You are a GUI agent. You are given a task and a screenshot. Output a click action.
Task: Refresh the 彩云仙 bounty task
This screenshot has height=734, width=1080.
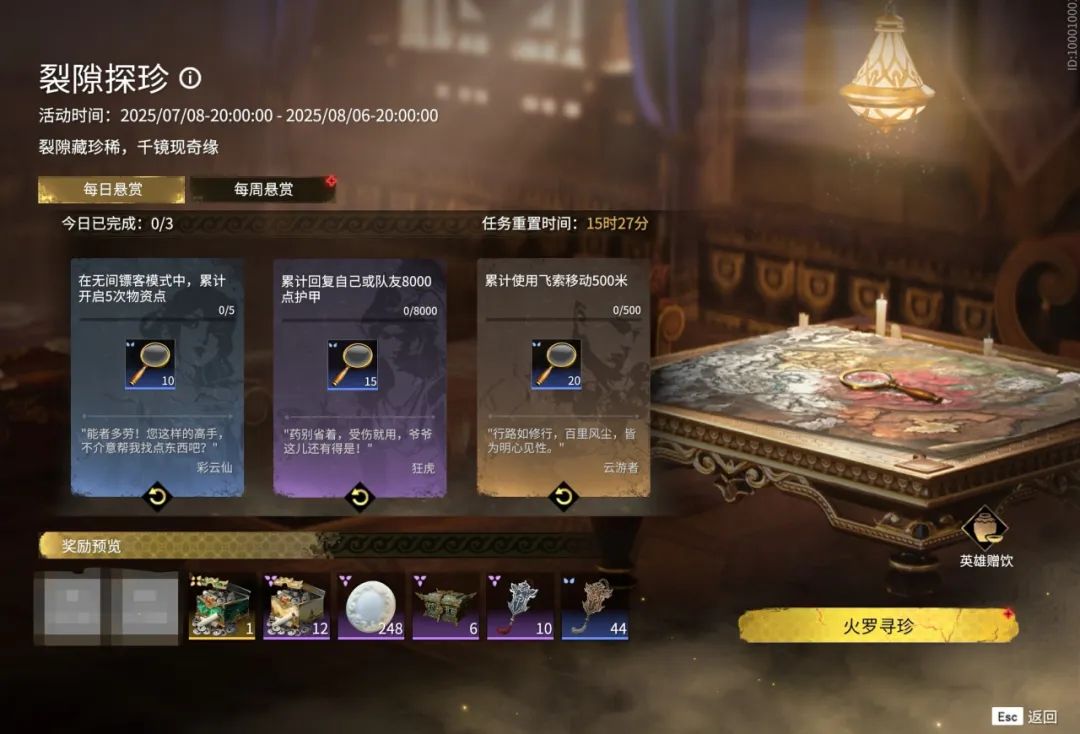[156, 495]
